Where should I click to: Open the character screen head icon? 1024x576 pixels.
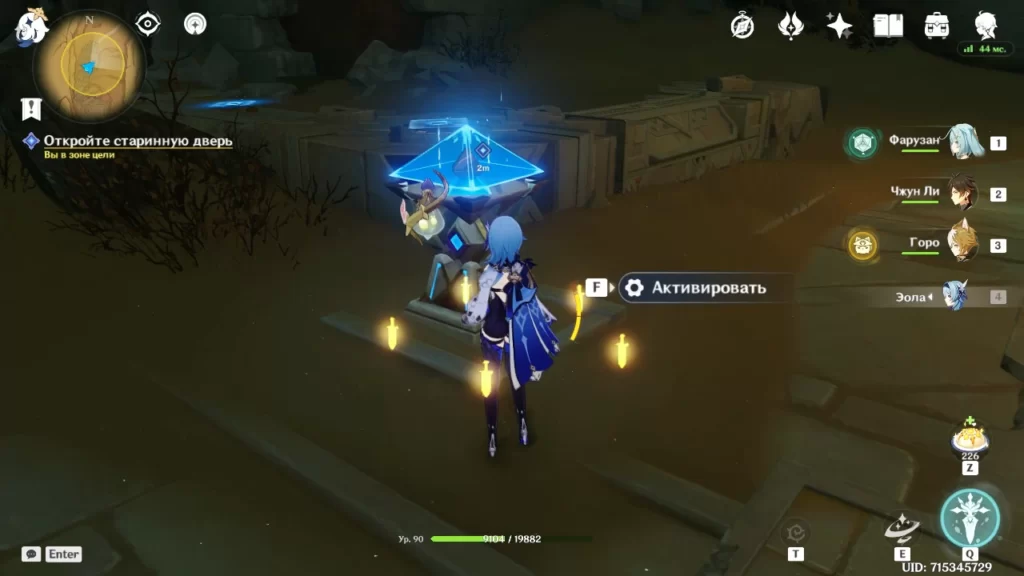986,26
